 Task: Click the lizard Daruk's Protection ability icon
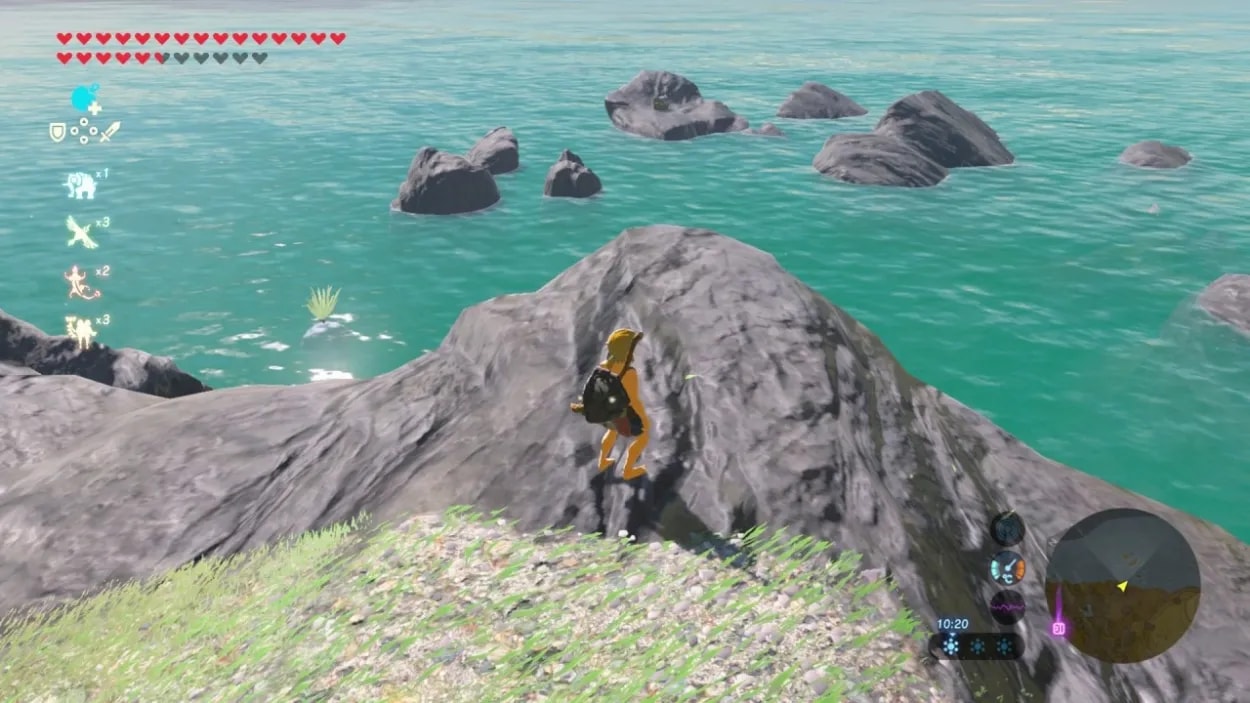tap(81, 282)
